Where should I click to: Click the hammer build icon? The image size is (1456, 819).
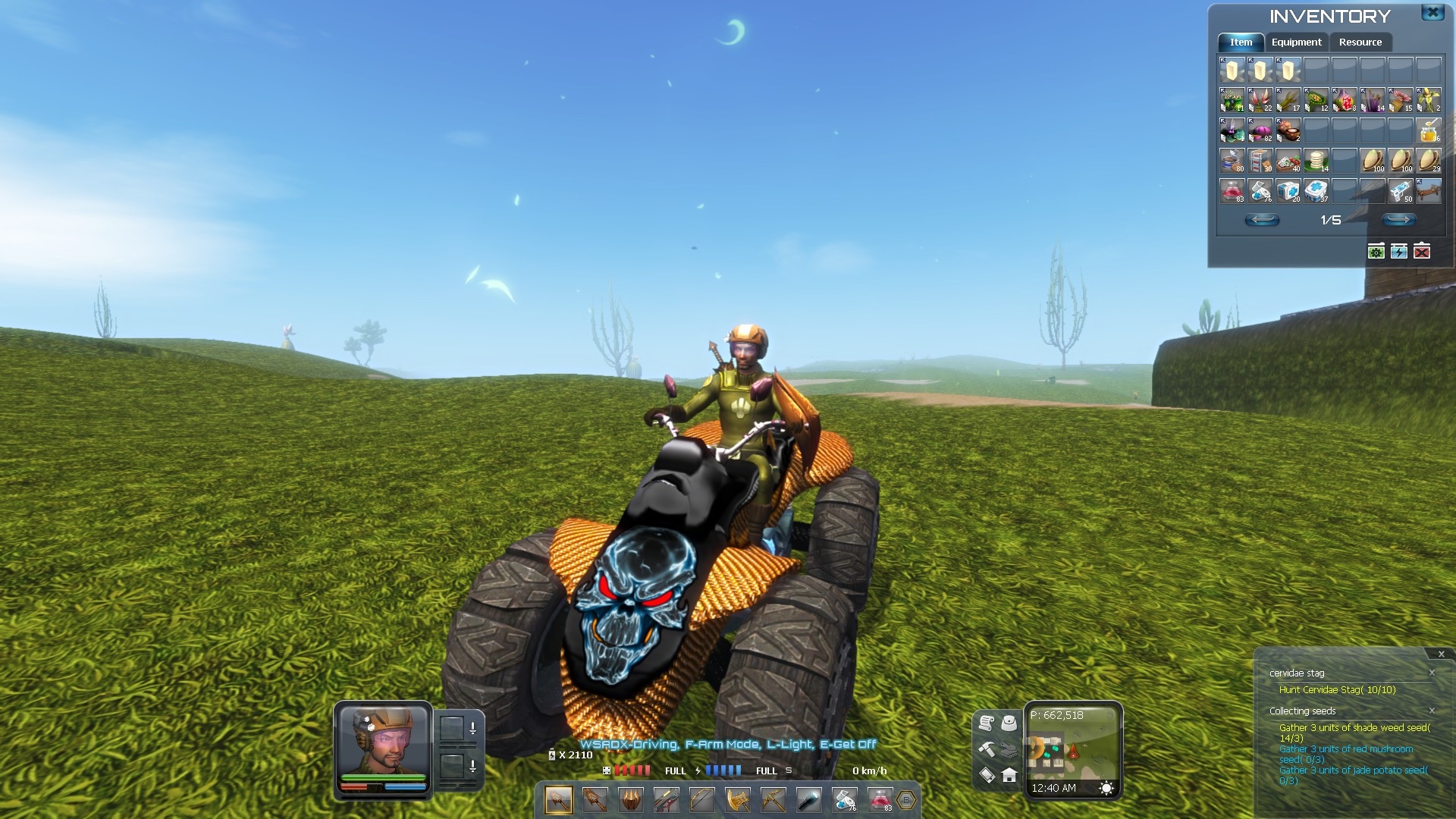click(x=986, y=749)
